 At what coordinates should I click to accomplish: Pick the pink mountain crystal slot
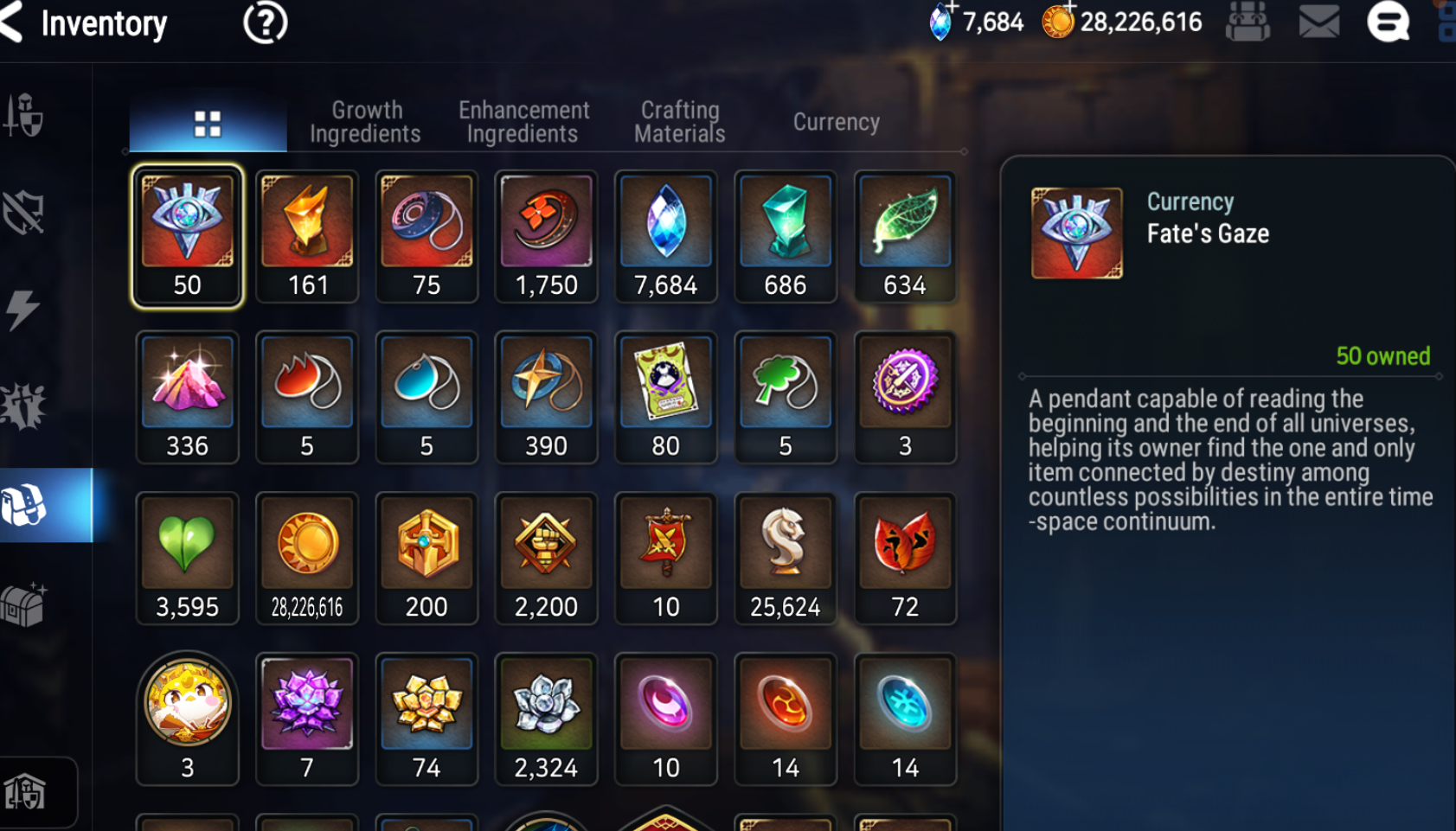tap(187, 397)
